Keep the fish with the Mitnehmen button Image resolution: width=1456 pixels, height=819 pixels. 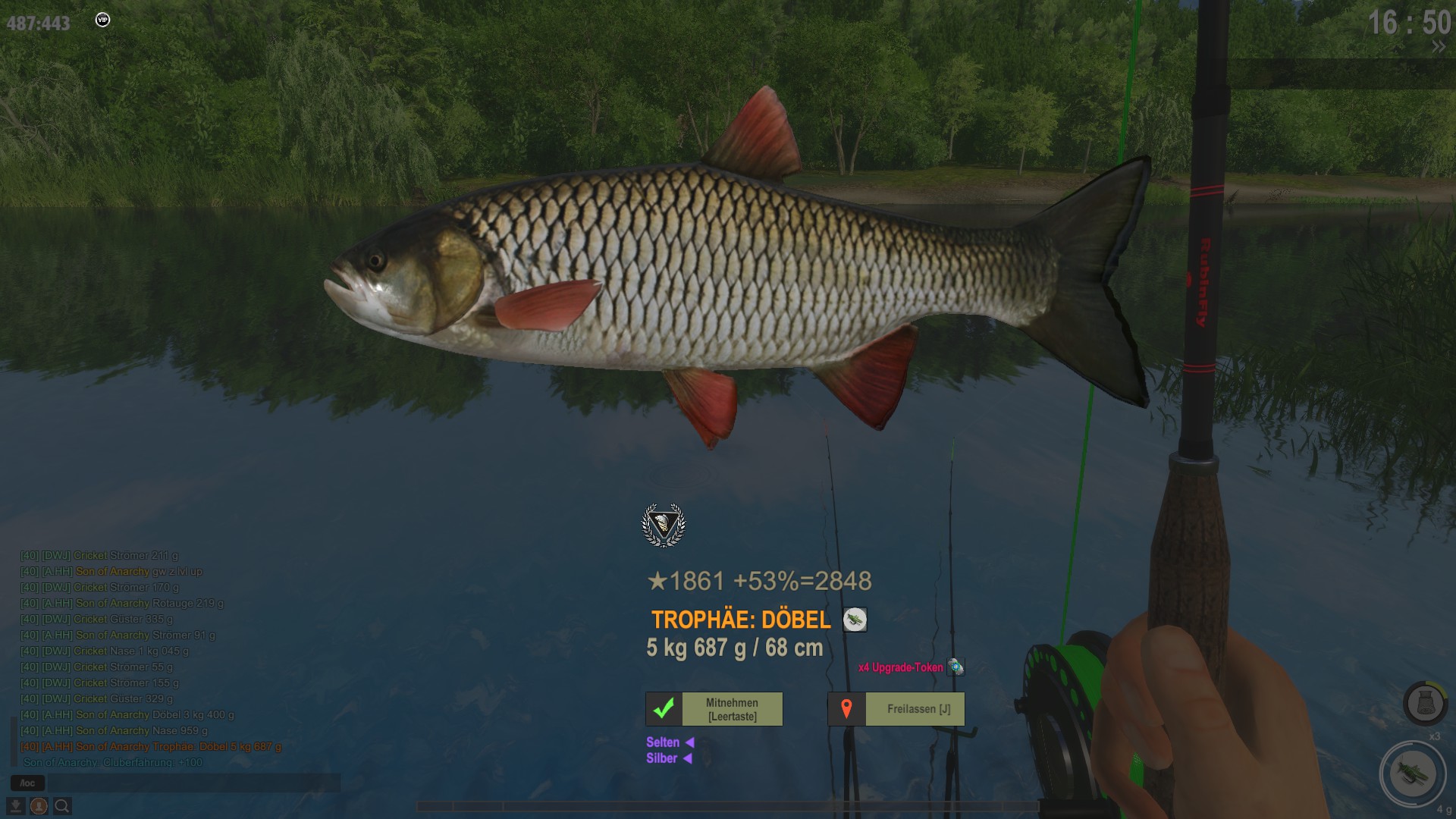[x=714, y=709]
